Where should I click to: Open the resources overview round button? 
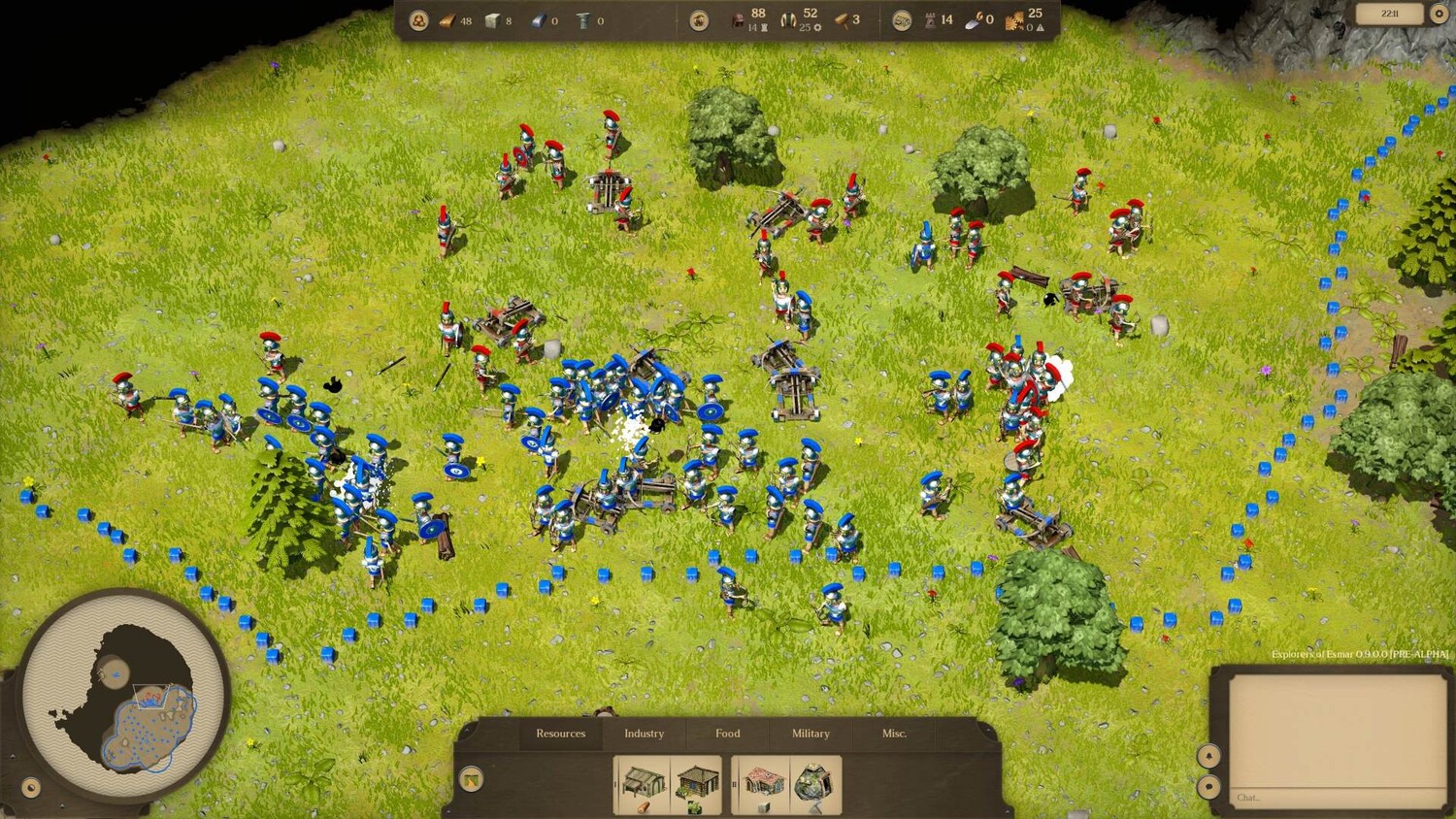tap(418, 20)
